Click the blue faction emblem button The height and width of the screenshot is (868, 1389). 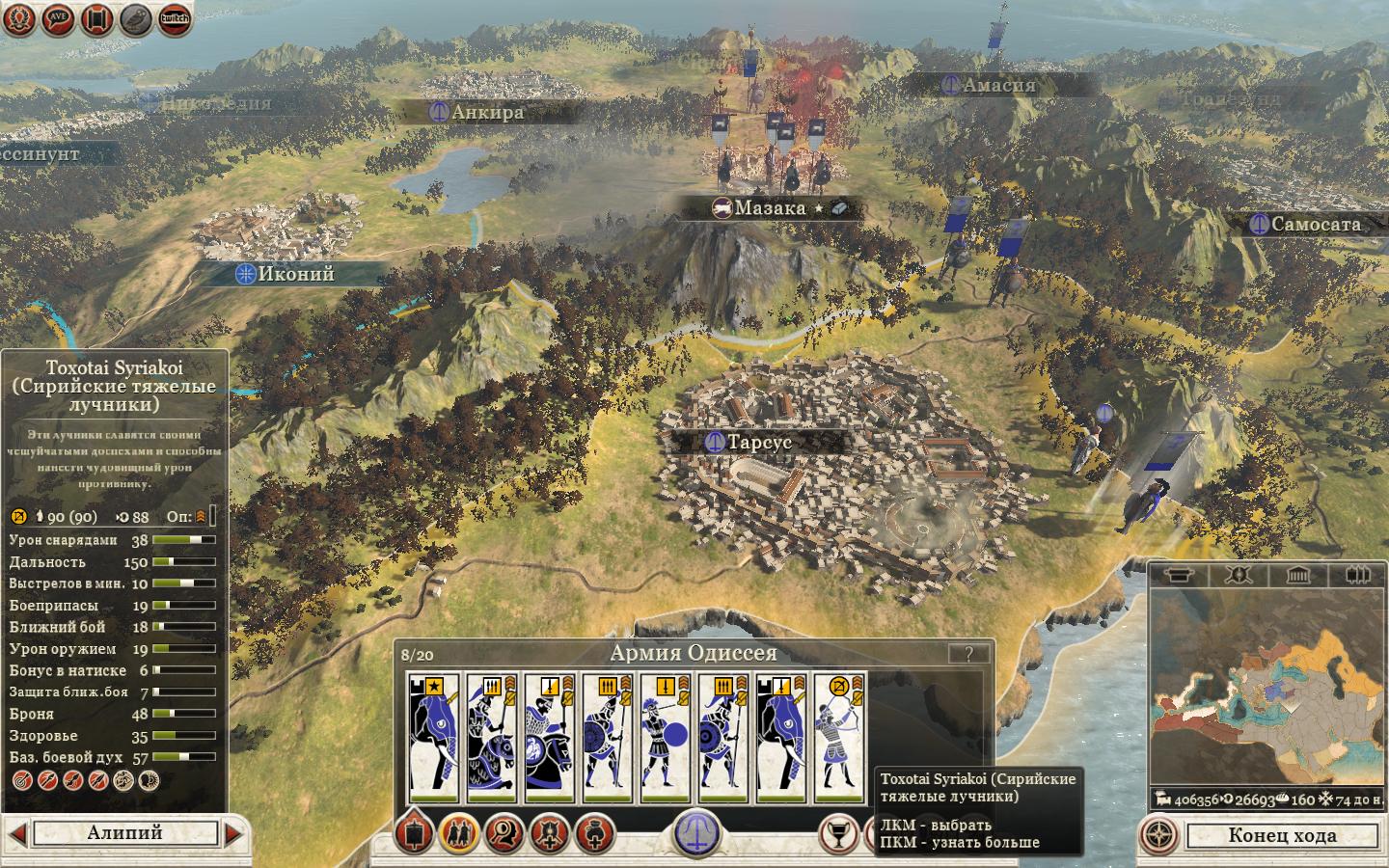[697, 832]
